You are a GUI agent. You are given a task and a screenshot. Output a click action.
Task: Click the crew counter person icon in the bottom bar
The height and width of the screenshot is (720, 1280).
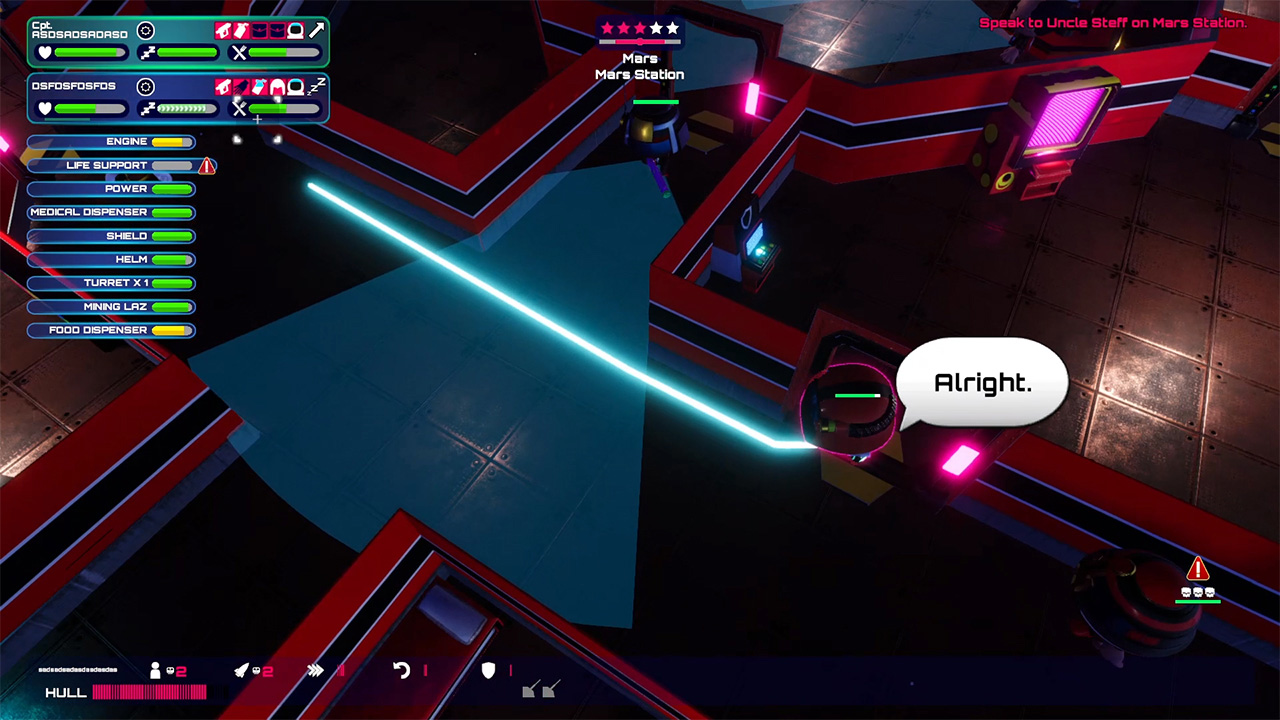pos(156,669)
